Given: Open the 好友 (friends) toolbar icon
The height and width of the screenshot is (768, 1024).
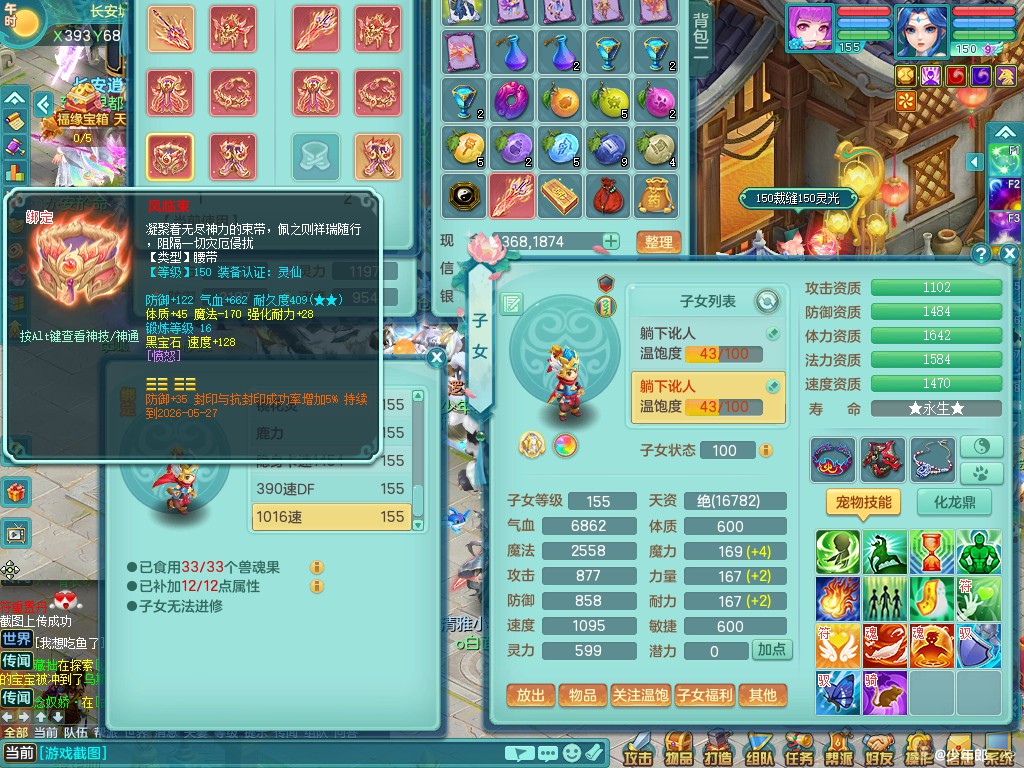Looking at the screenshot, I should tap(879, 750).
